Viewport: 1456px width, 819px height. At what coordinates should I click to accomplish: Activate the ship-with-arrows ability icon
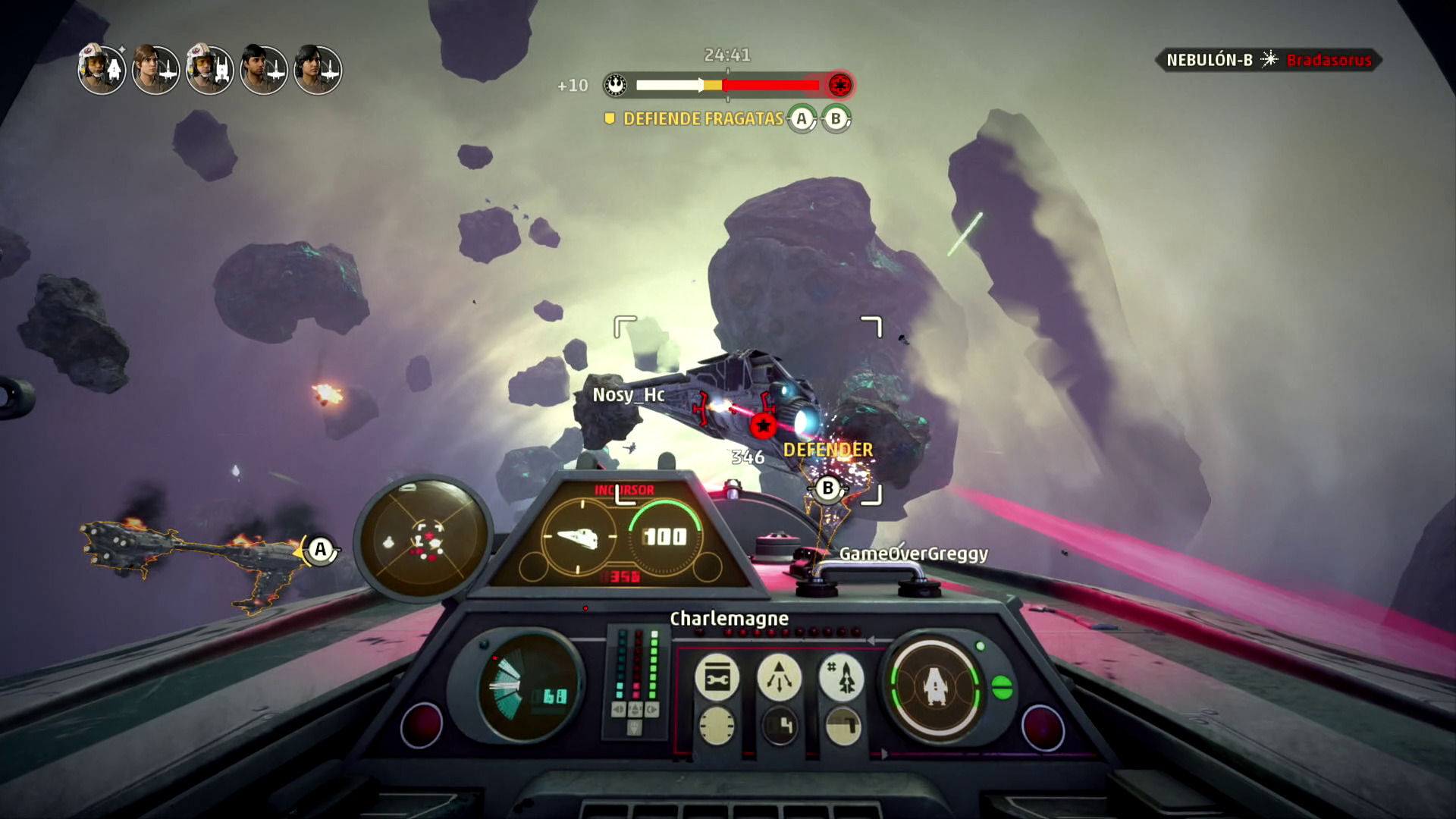(x=779, y=677)
